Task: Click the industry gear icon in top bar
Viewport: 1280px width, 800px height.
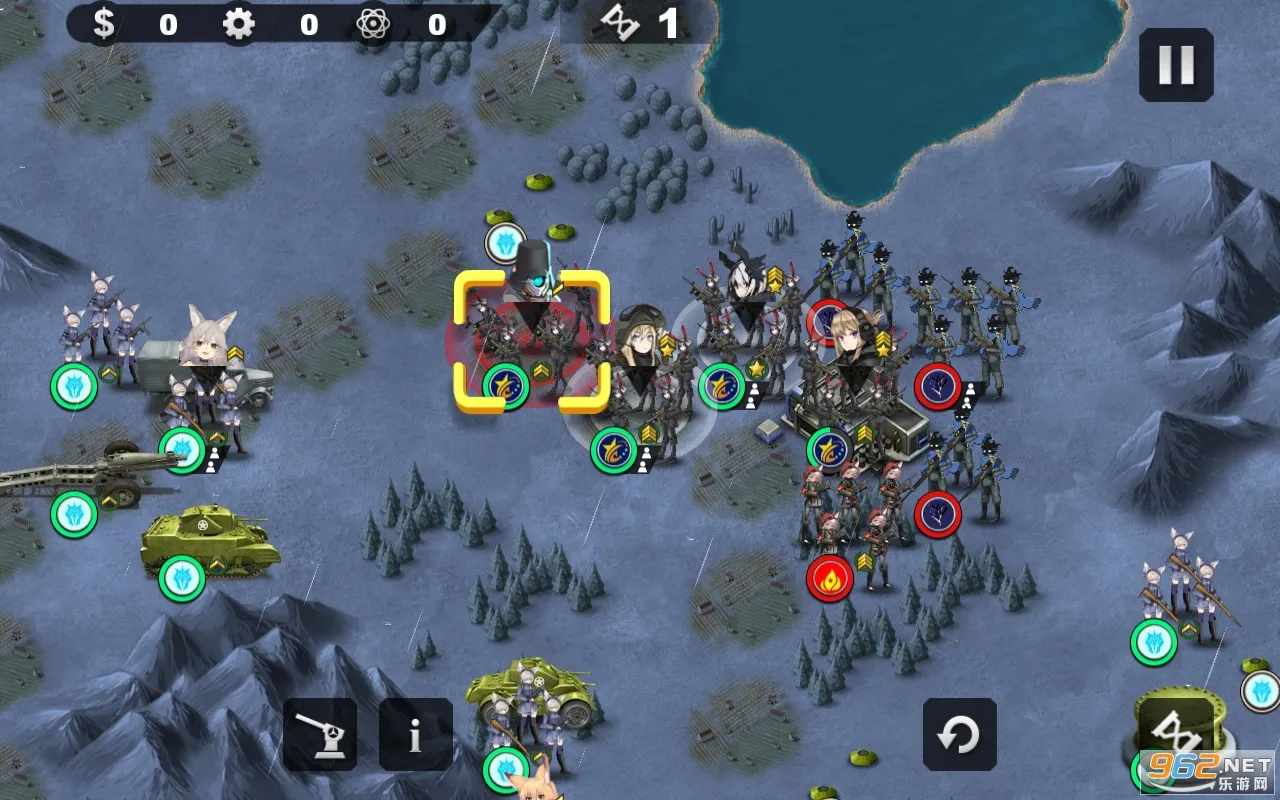Action: (x=236, y=23)
